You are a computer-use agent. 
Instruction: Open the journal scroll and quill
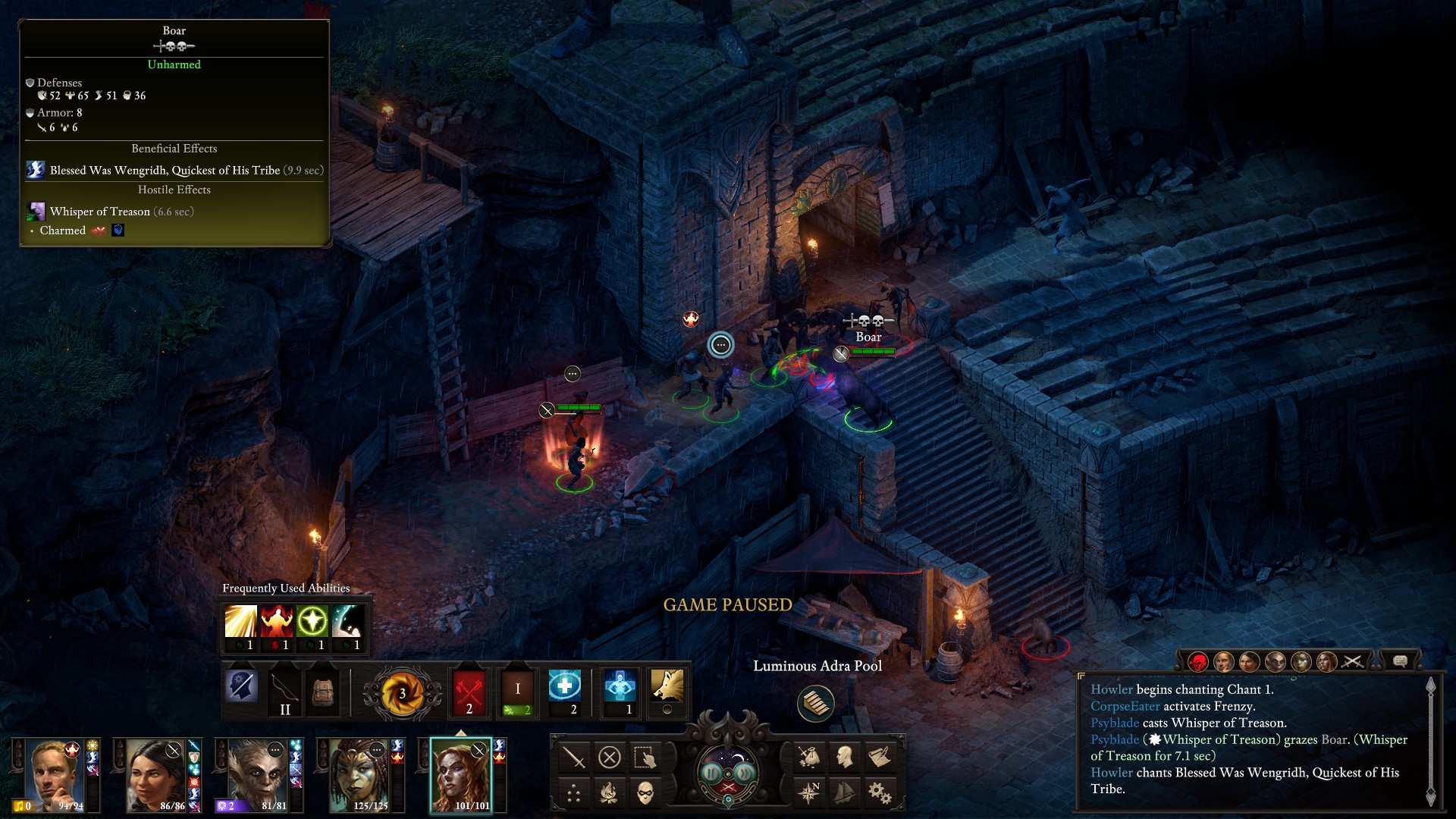[x=880, y=757]
